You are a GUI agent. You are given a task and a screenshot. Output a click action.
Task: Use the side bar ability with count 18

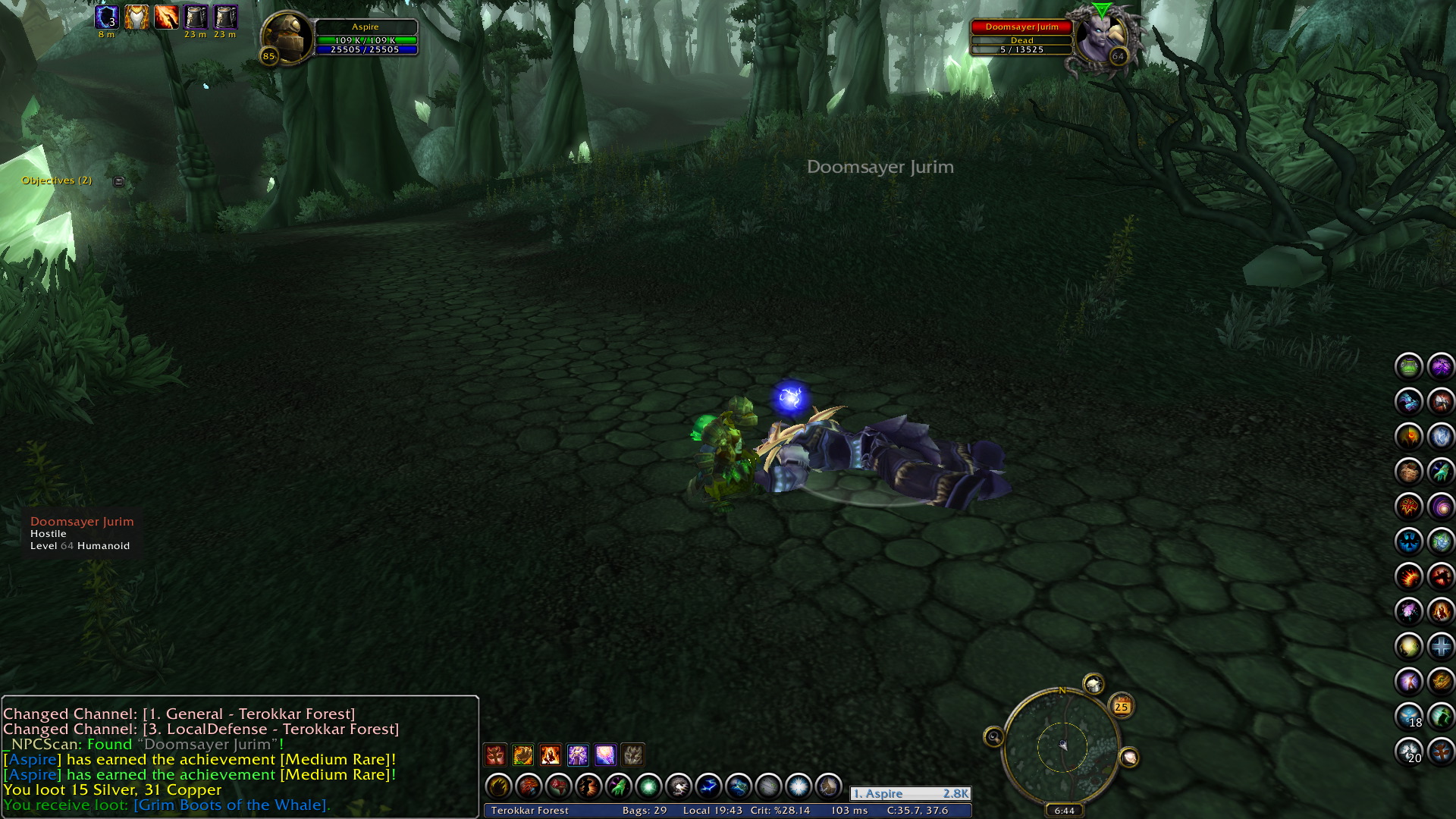click(1409, 716)
